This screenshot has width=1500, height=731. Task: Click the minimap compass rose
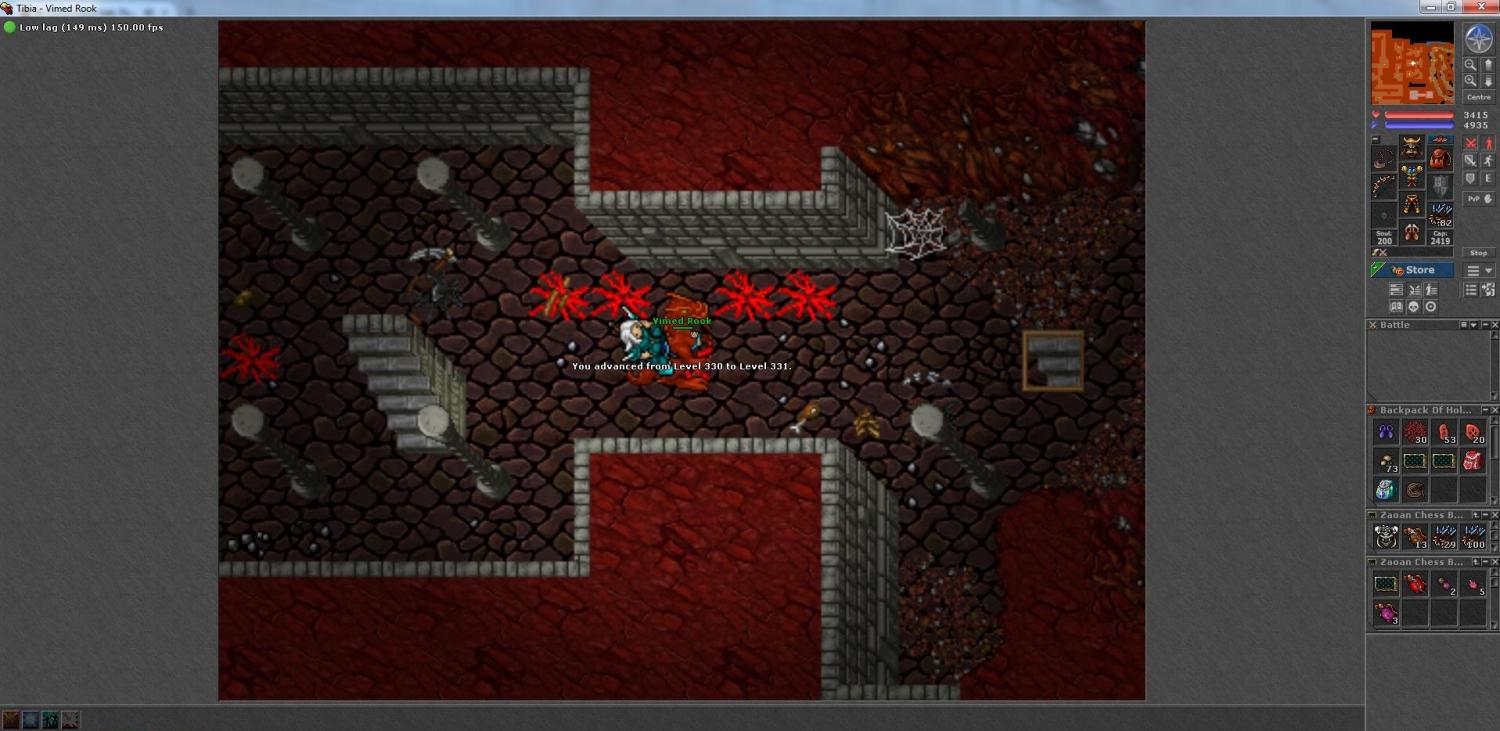[x=1478, y=38]
